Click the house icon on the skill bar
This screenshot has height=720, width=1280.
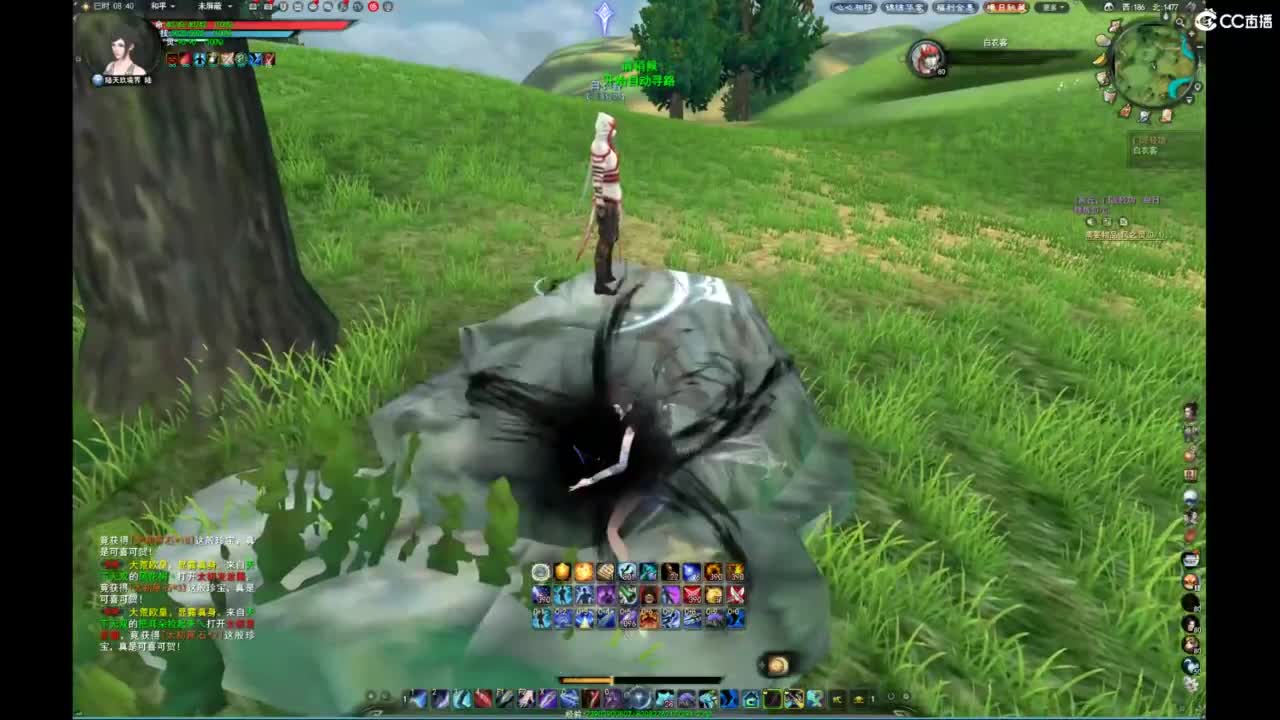tap(752, 697)
